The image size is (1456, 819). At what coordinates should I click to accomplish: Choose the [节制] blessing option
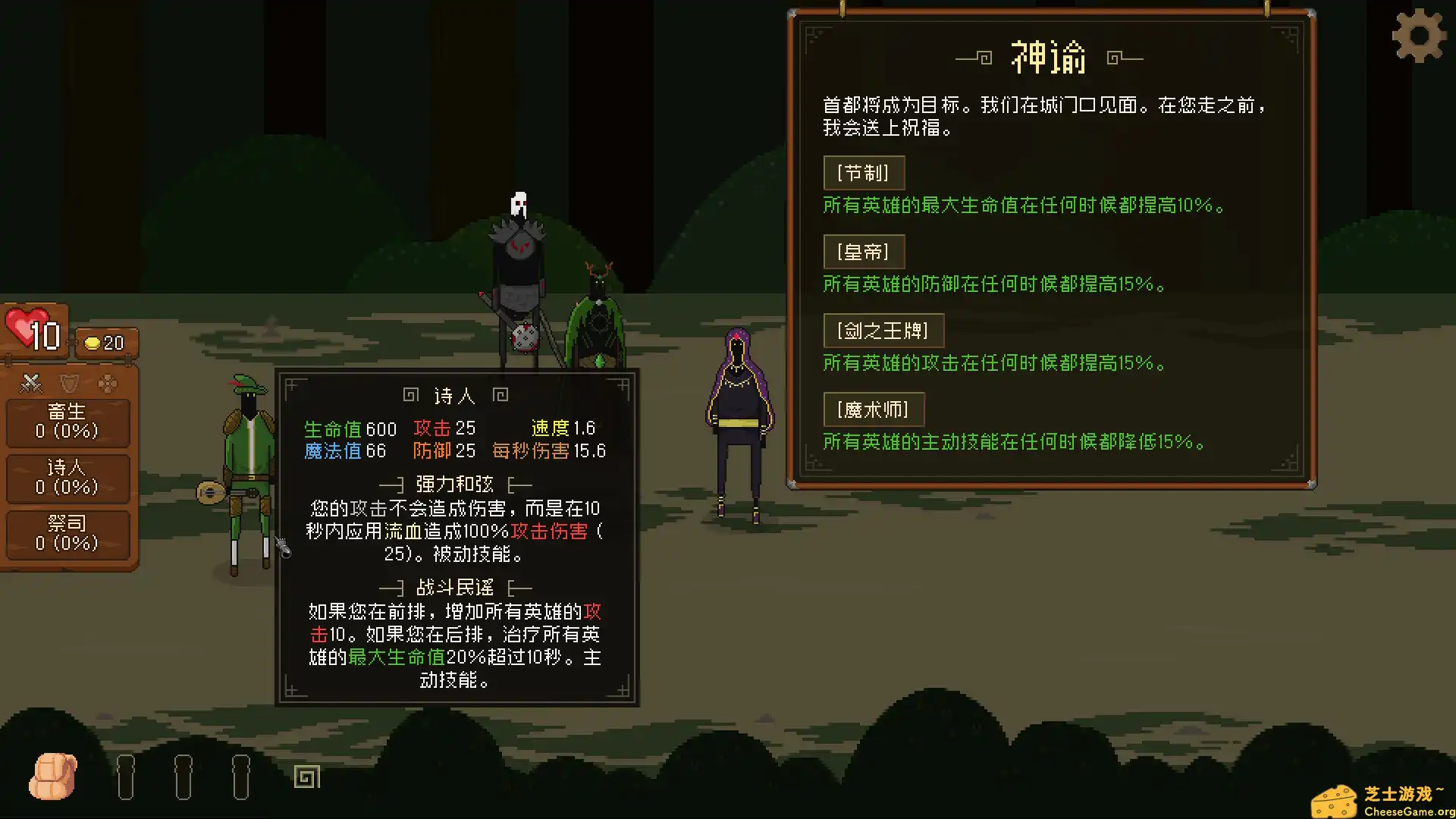click(864, 173)
